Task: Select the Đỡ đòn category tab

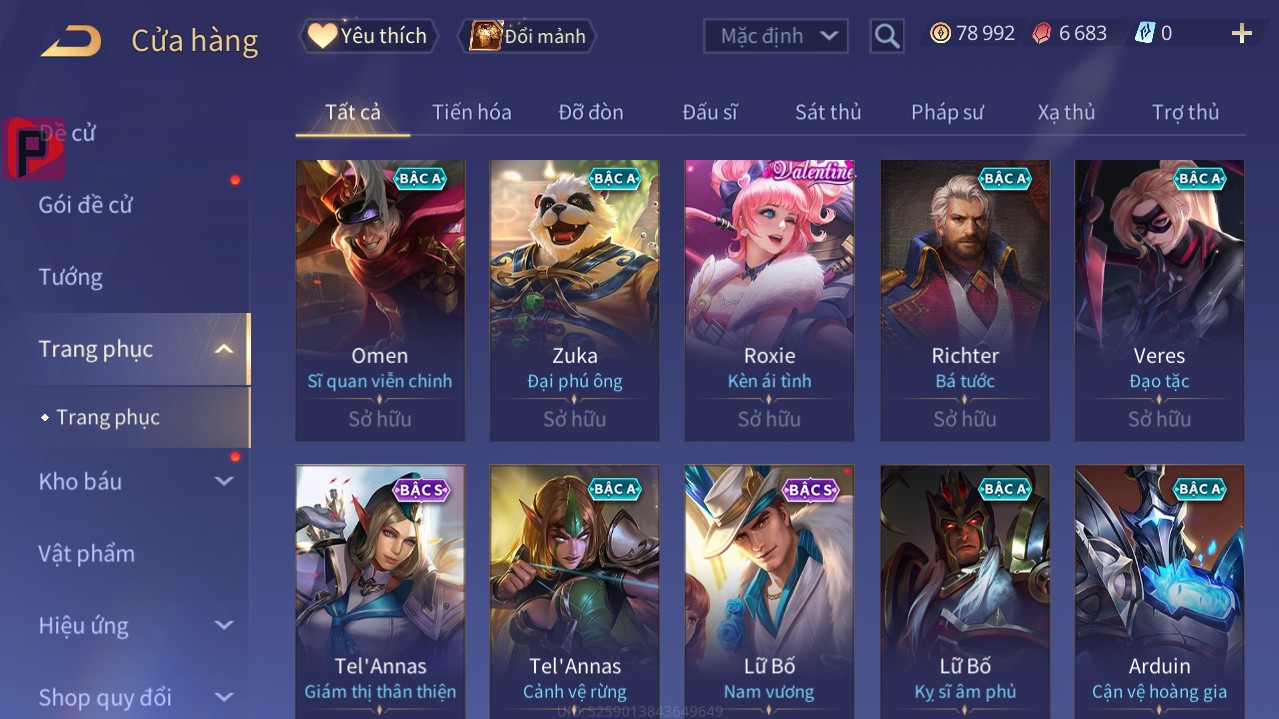Action: [x=591, y=112]
